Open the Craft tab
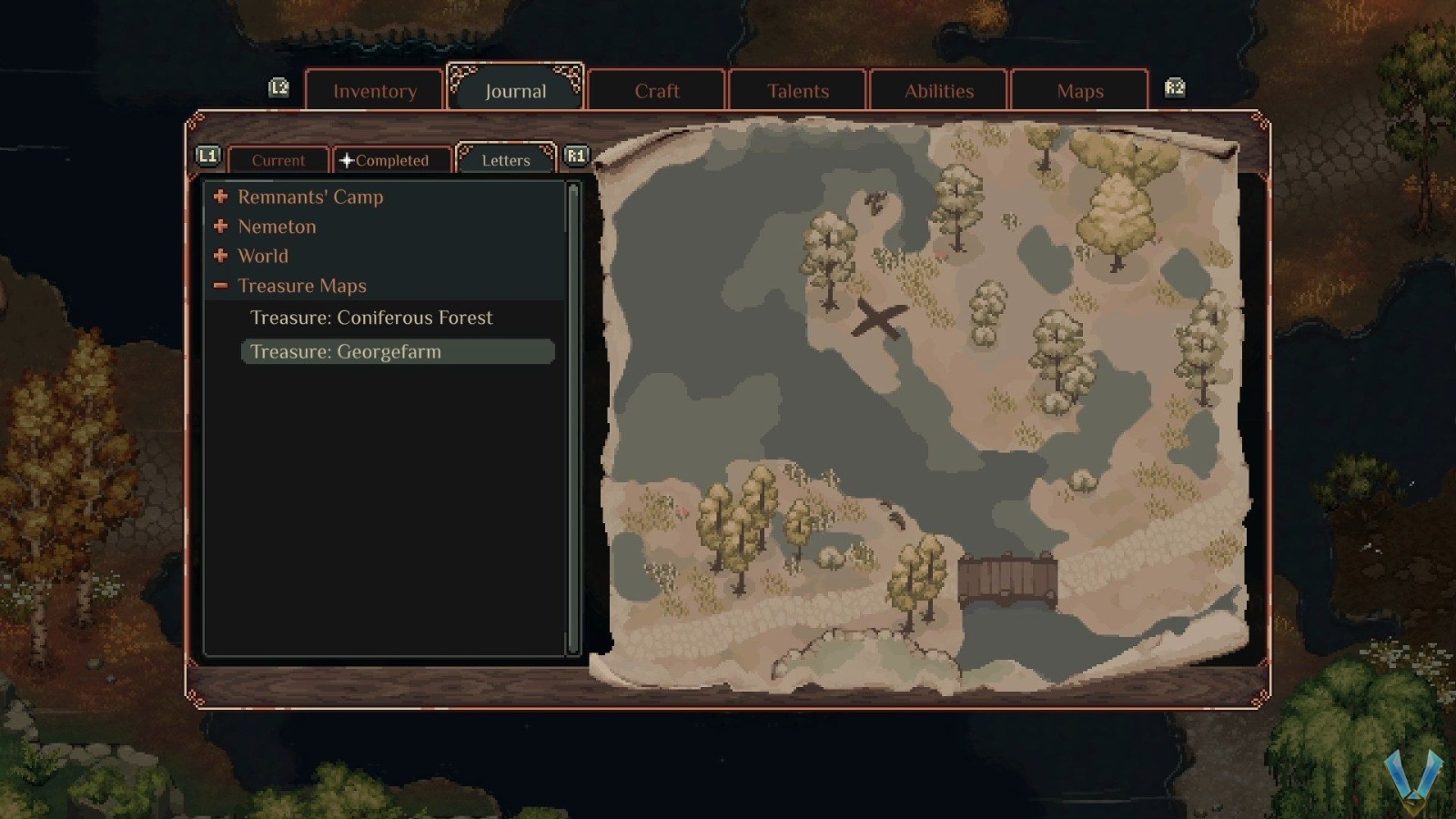The image size is (1456, 819). point(657,91)
